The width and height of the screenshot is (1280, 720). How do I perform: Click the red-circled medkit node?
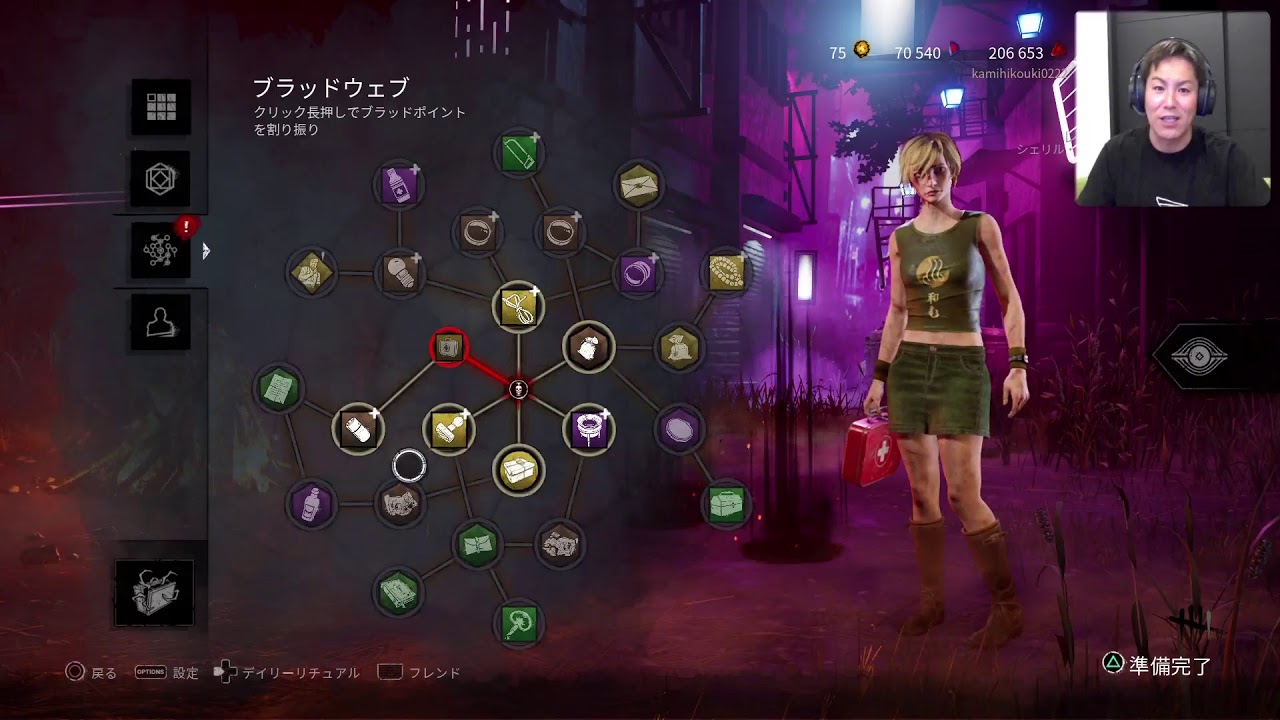tap(448, 347)
